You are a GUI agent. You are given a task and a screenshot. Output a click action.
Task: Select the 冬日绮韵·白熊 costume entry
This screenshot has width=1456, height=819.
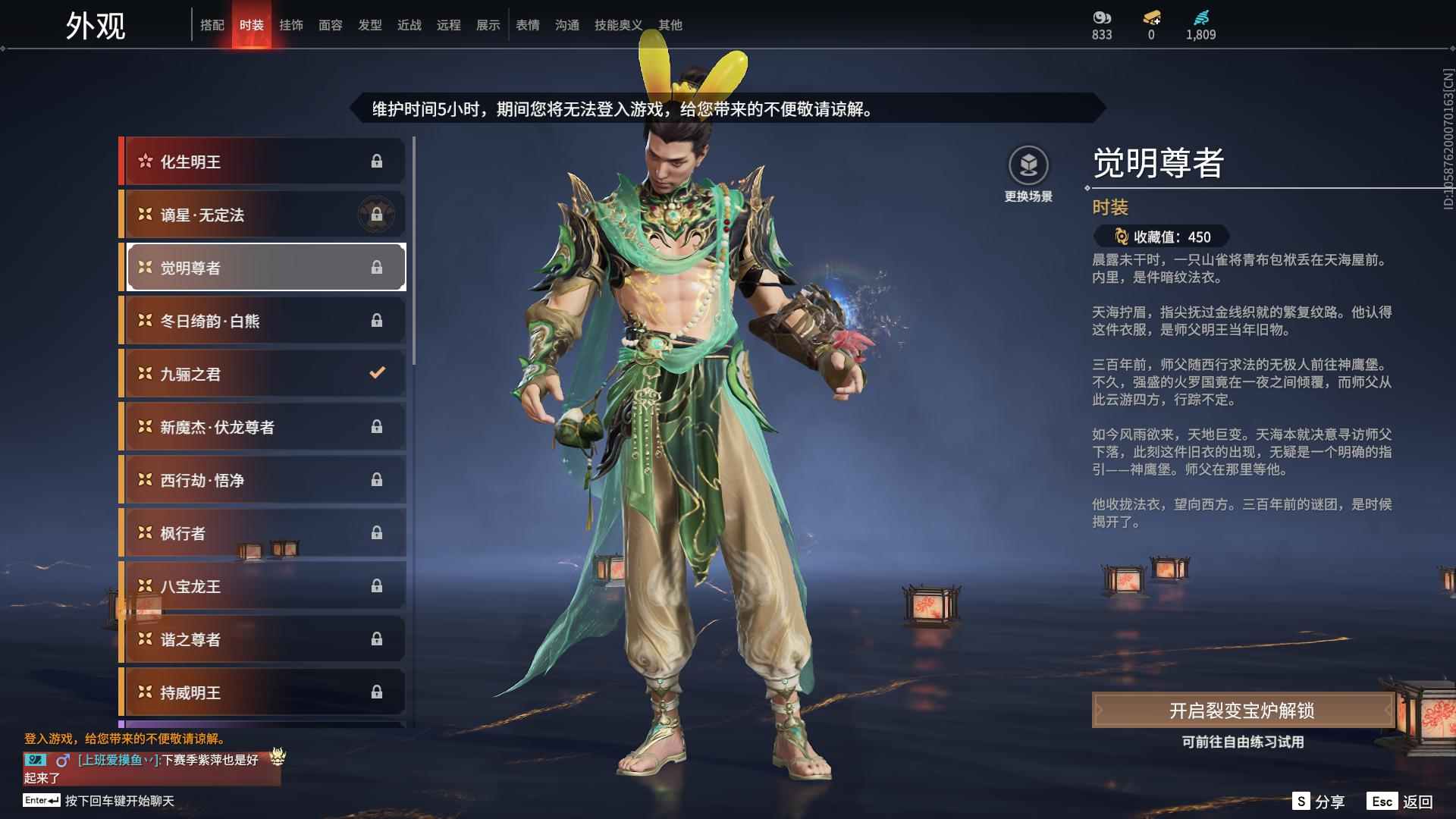point(250,320)
